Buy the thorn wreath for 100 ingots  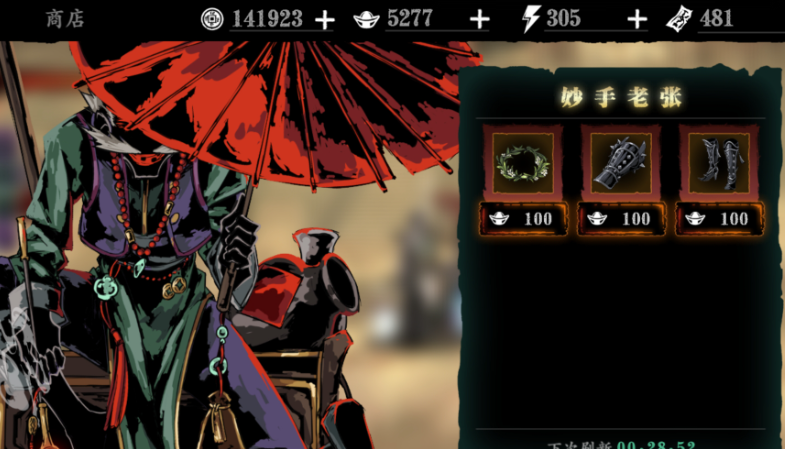[523, 218]
